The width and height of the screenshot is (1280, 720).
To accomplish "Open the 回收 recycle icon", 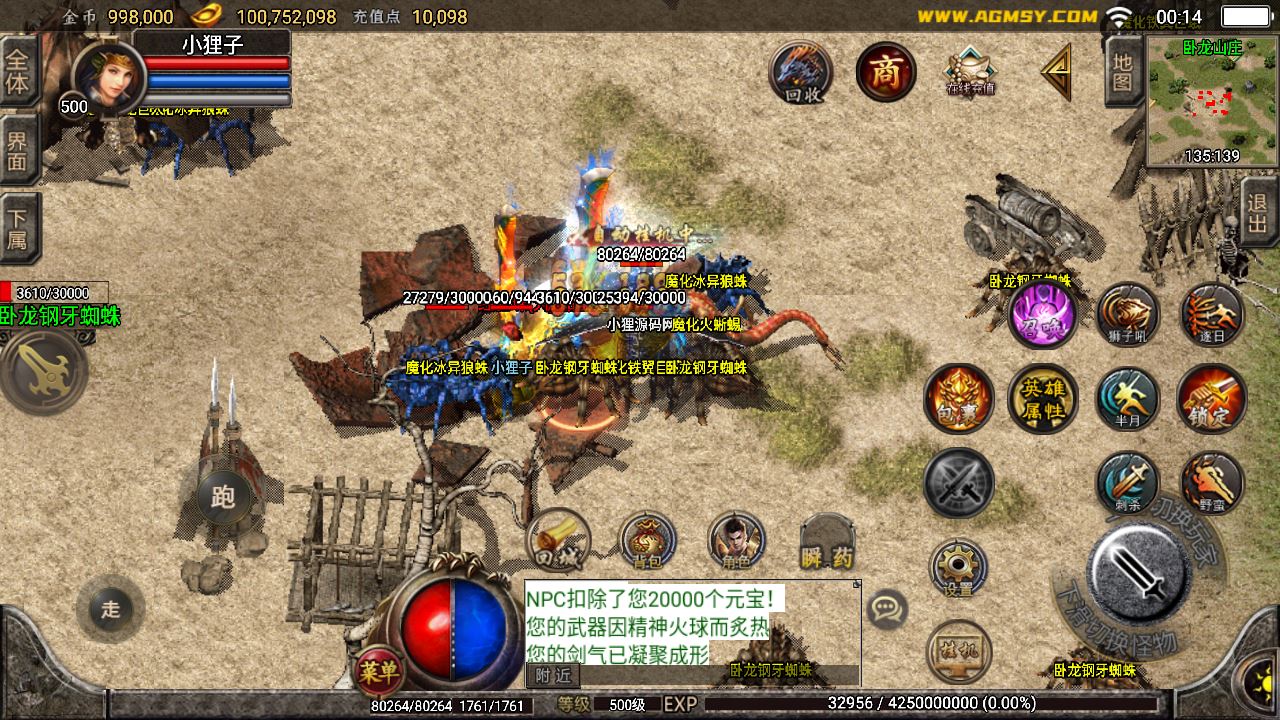I will click(802, 72).
